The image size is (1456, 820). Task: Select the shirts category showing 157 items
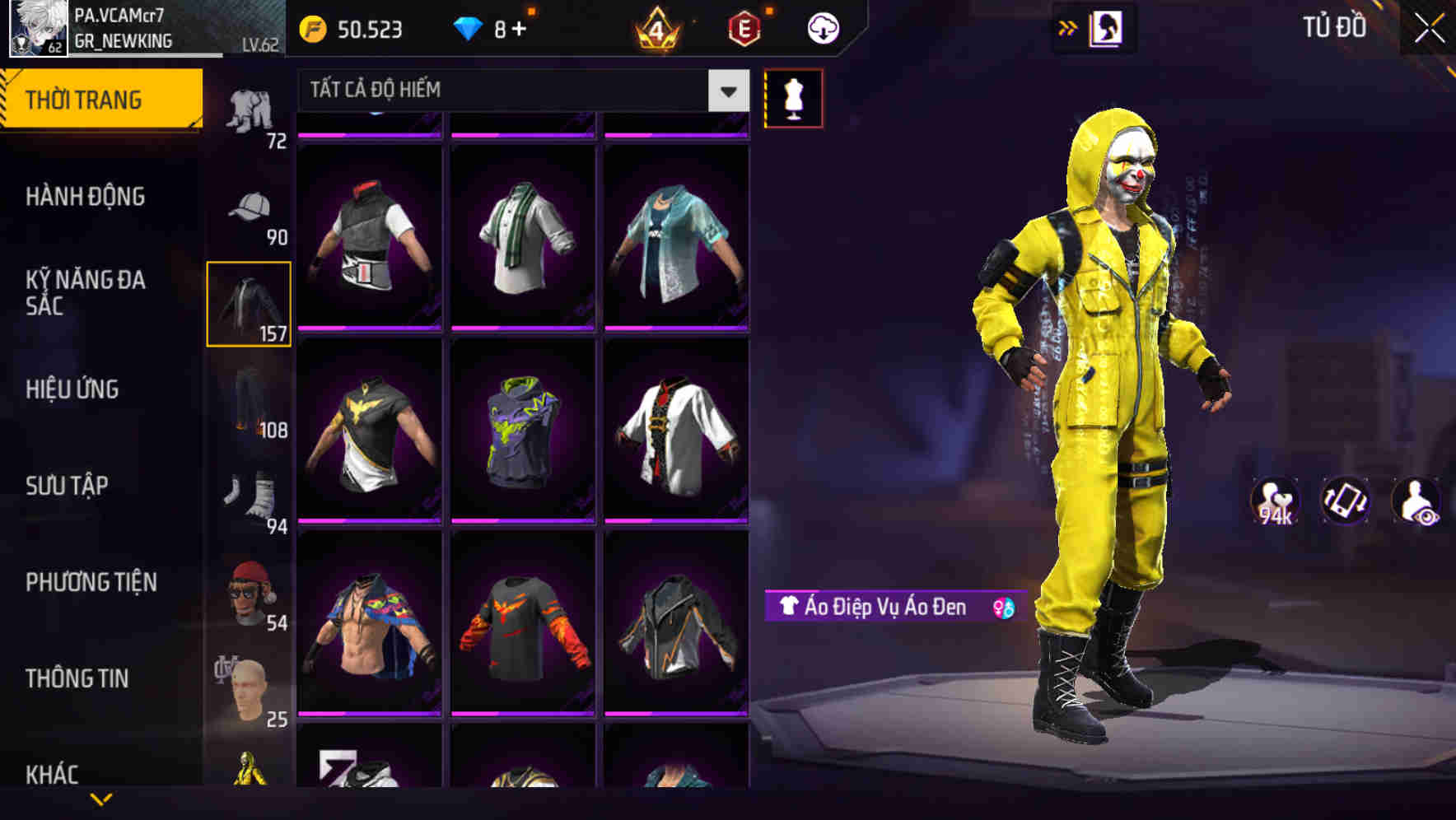coord(248,305)
